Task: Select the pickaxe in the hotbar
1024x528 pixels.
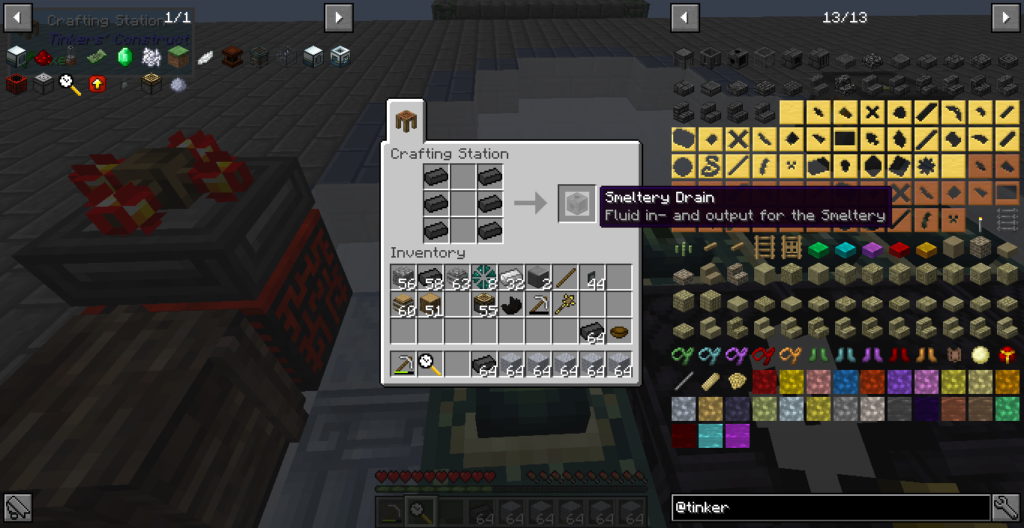Action: point(403,365)
